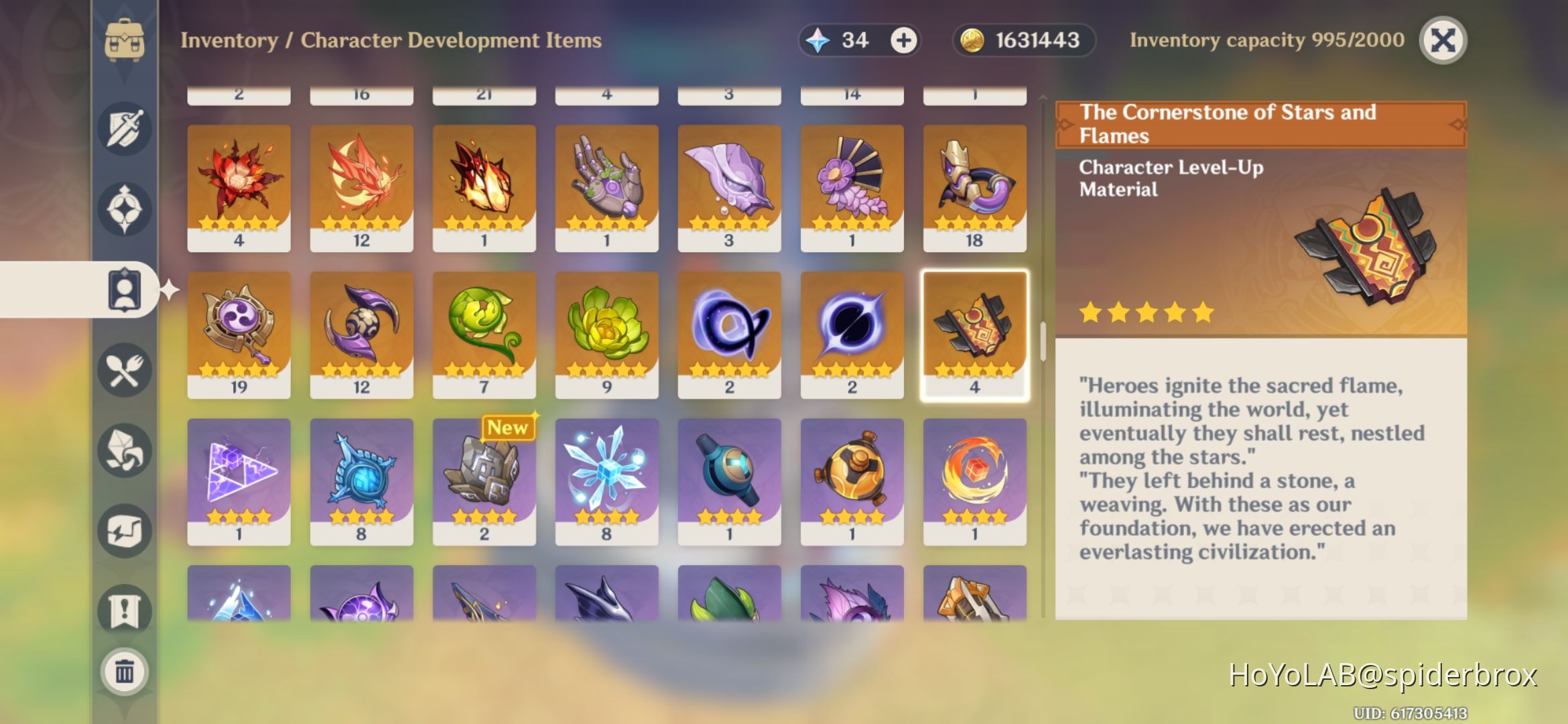Select the Materials inventory tab
The height and width of the screenshot is (724, 1568).
tap(124, 449)
